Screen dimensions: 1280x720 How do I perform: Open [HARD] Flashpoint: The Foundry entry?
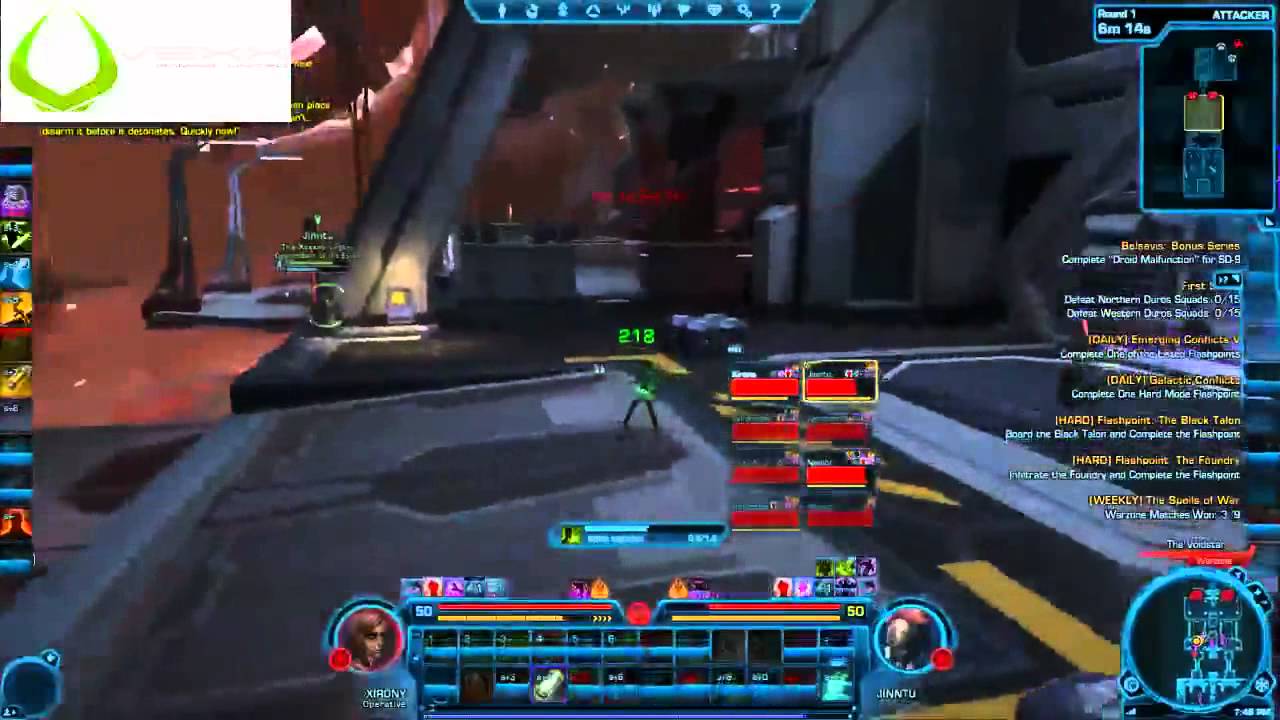1155,461
